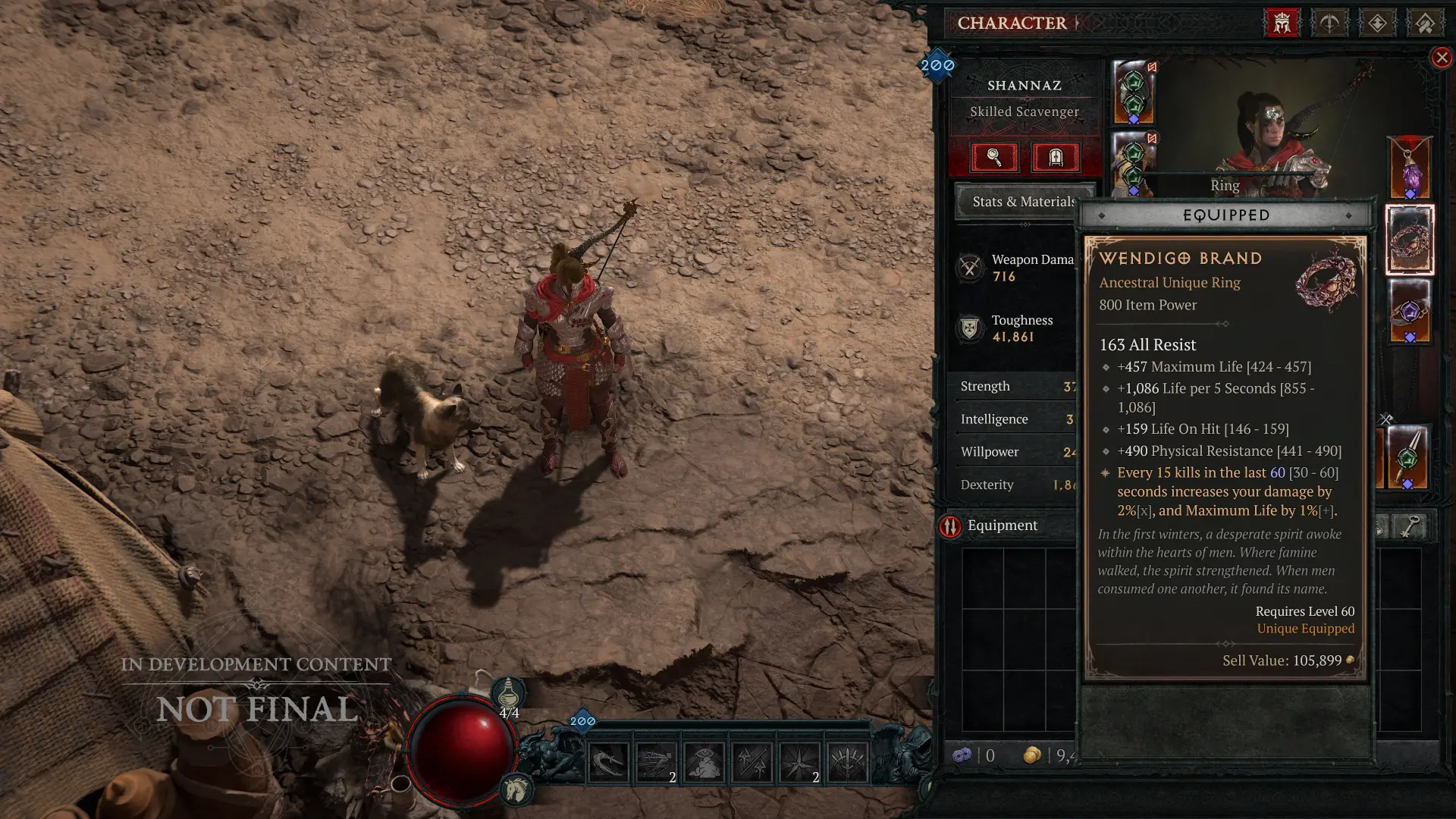This screenshot has height=819, width=1456.
Task: Close the character panel
Action: click(1442, 58)
